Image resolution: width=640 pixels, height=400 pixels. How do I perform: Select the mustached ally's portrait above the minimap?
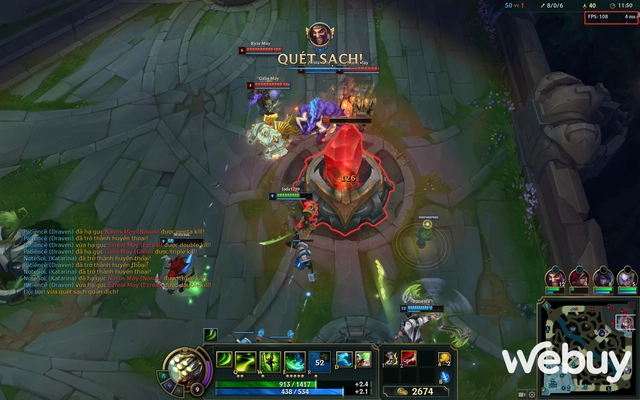coord(555,277)
